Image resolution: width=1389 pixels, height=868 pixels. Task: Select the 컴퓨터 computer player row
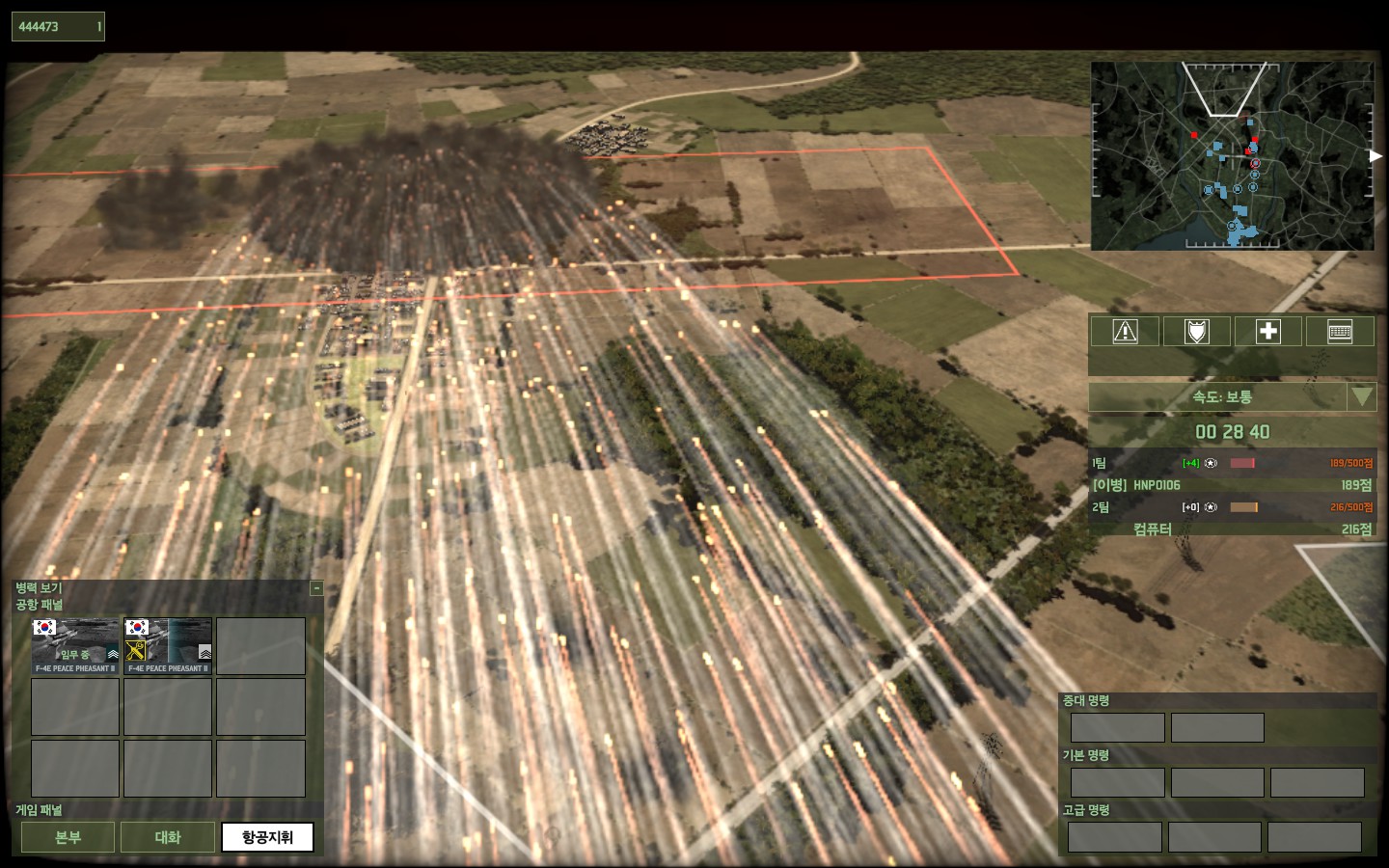1232,529
